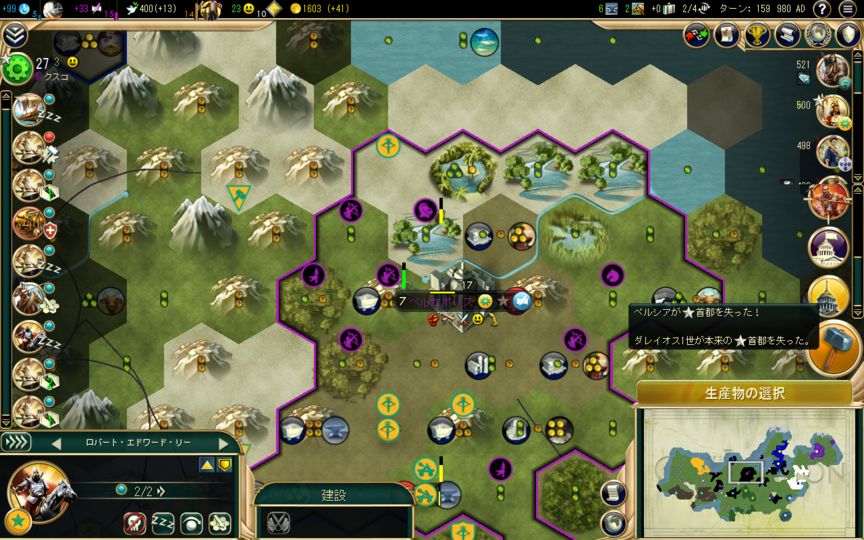Put the unit to sleep with ZZZ
Image resolution: width=864 pixels, height=540 pixels.
pos(163,522)
